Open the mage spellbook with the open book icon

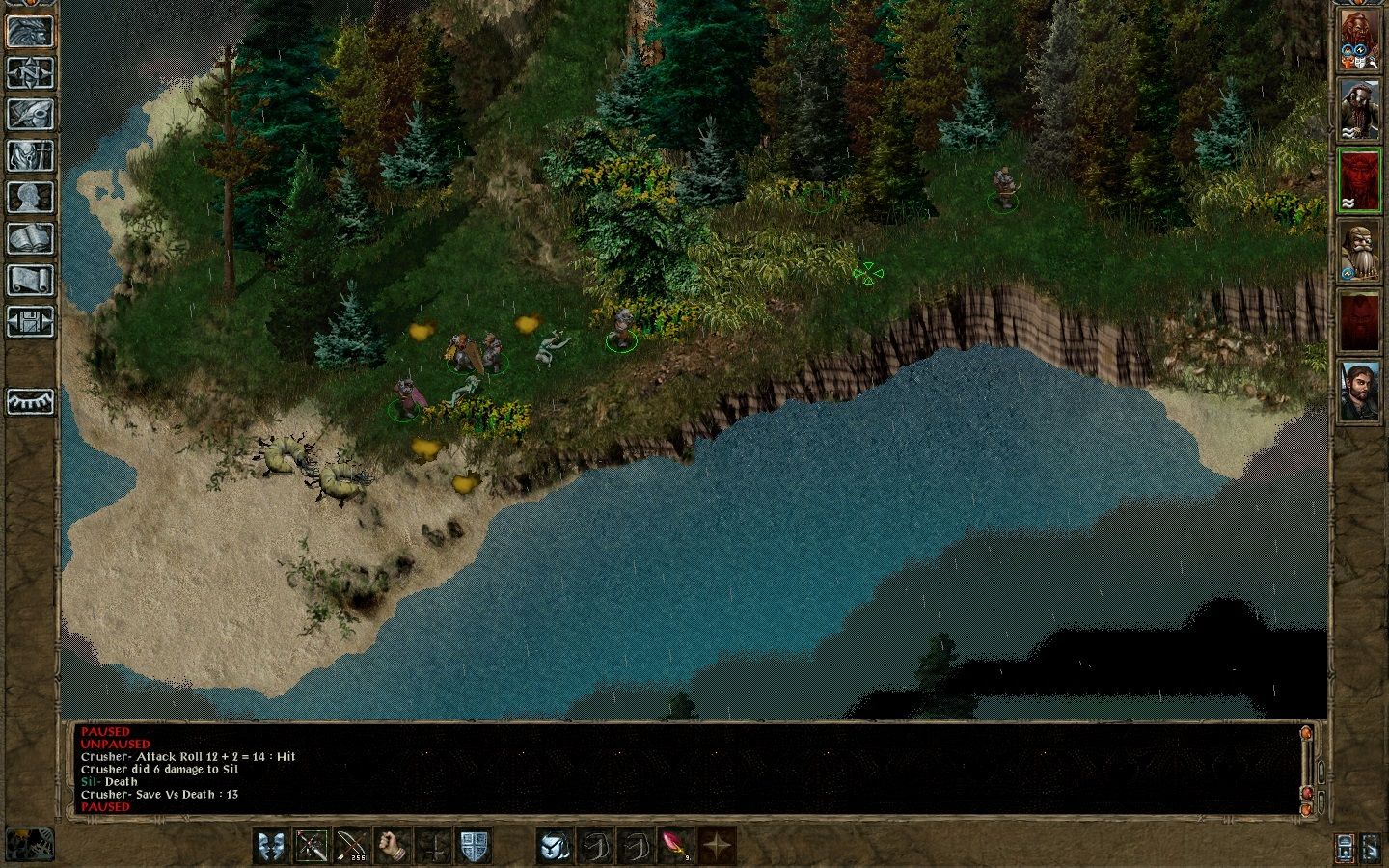[30, 238]
